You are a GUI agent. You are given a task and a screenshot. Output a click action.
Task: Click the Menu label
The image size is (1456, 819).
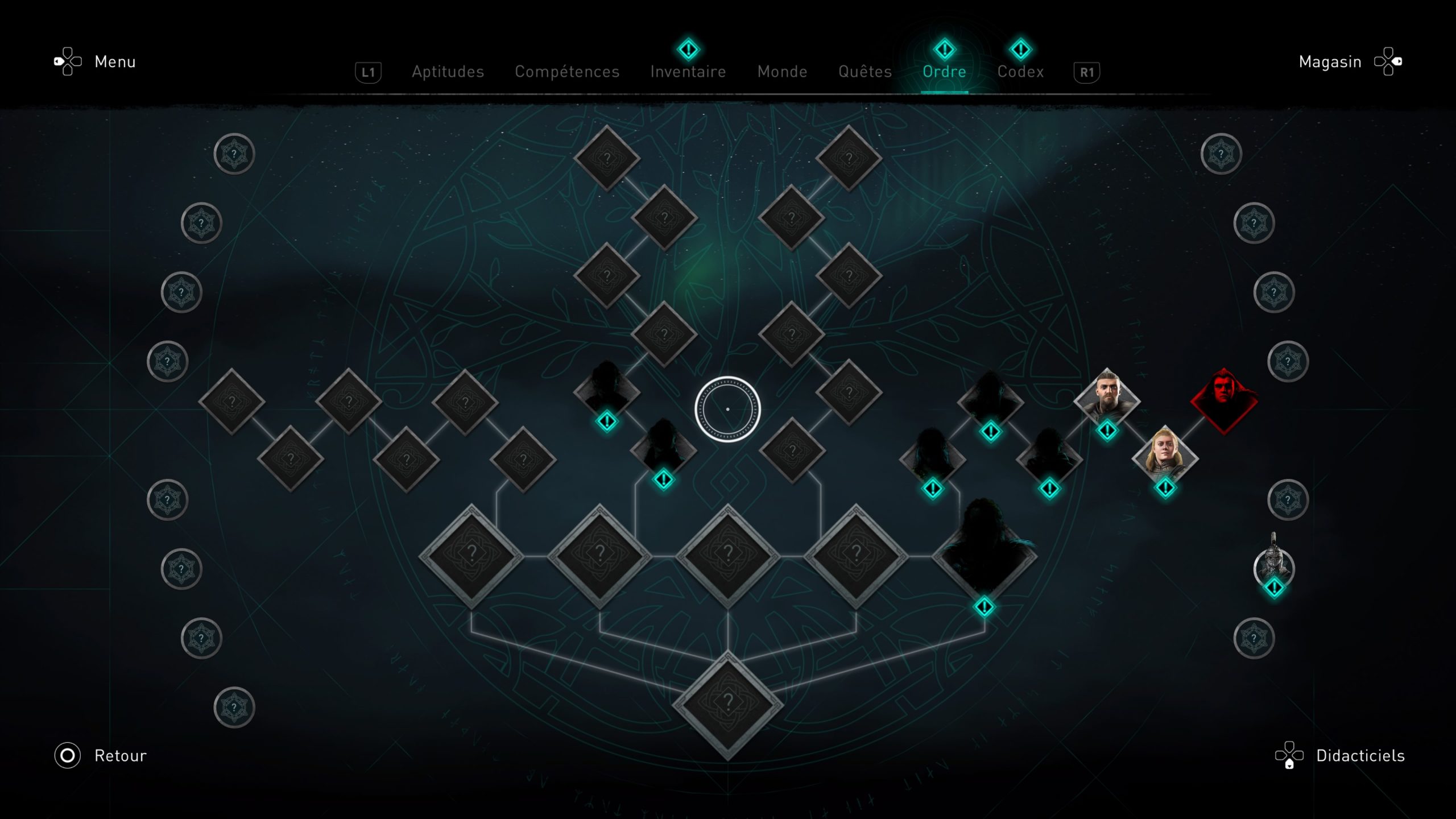click(115, 61)
